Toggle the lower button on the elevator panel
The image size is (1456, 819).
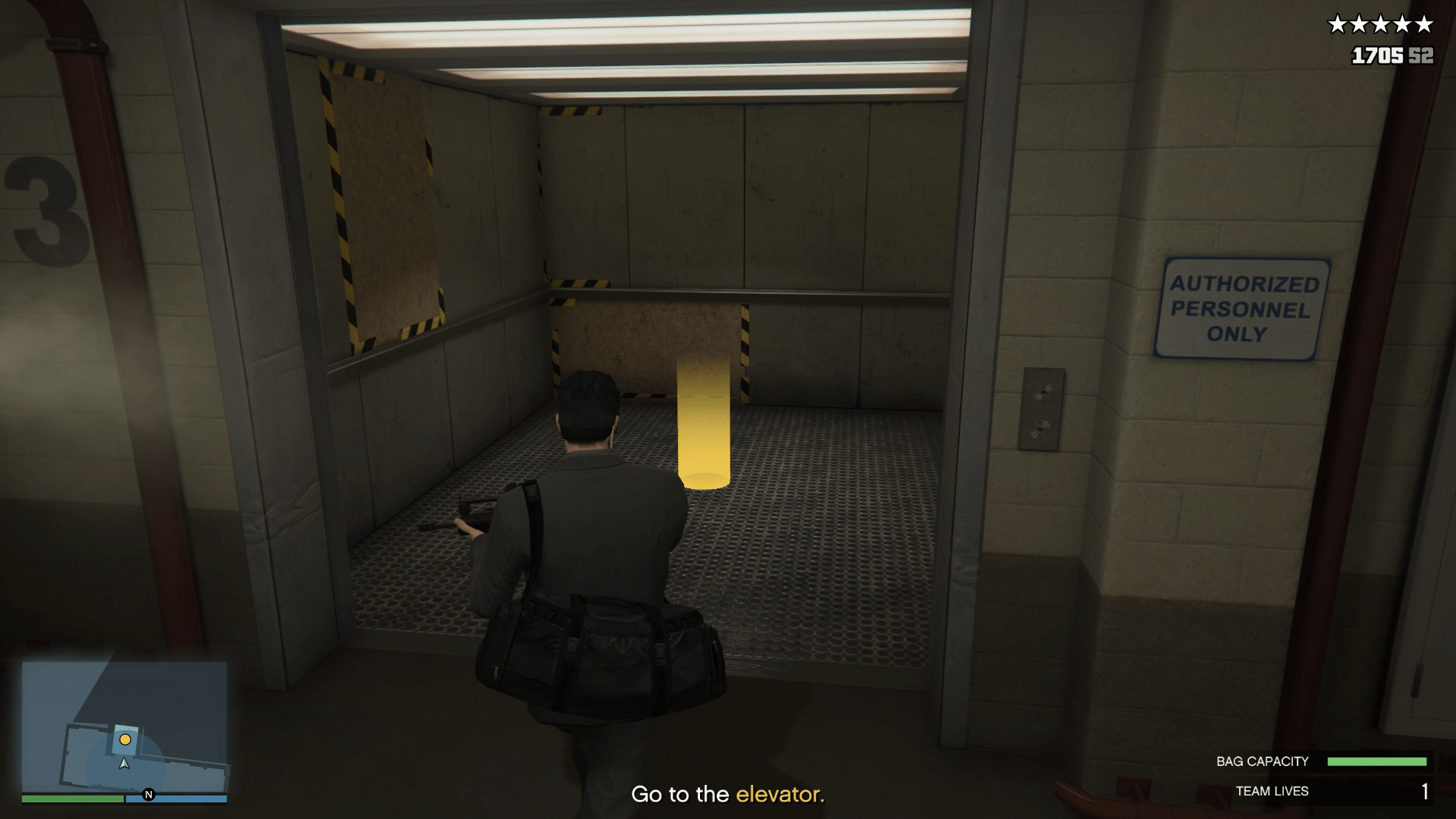coord(1040,429)
